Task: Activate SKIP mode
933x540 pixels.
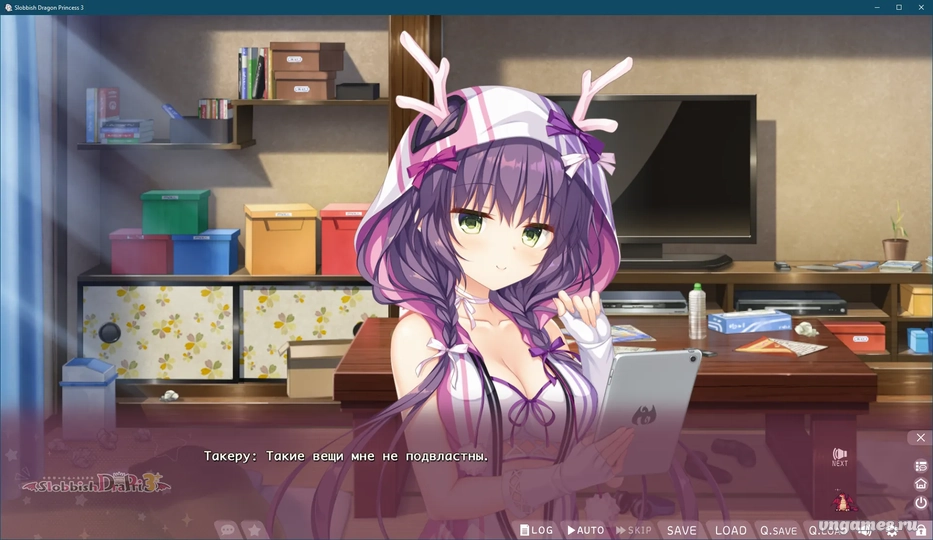Action: tap(633, 530)
